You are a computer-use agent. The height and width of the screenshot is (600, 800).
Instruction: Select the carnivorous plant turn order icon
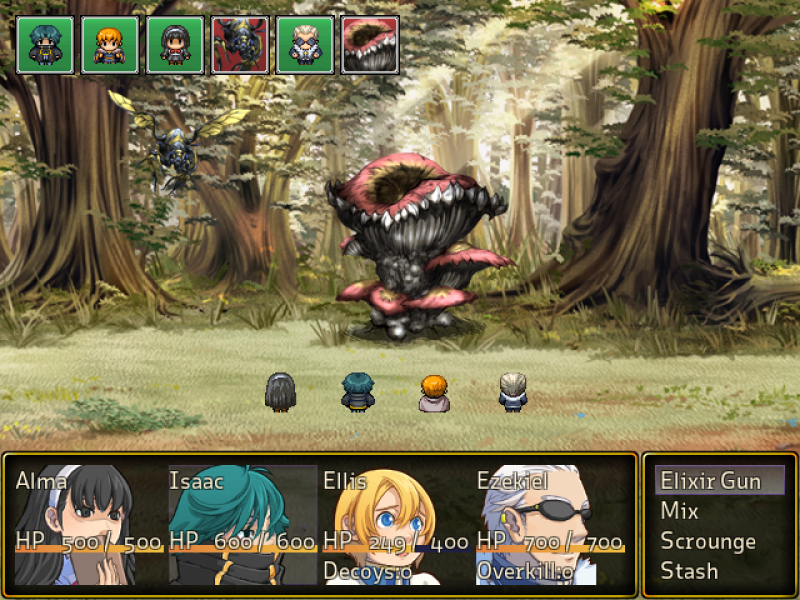[370, 45]
